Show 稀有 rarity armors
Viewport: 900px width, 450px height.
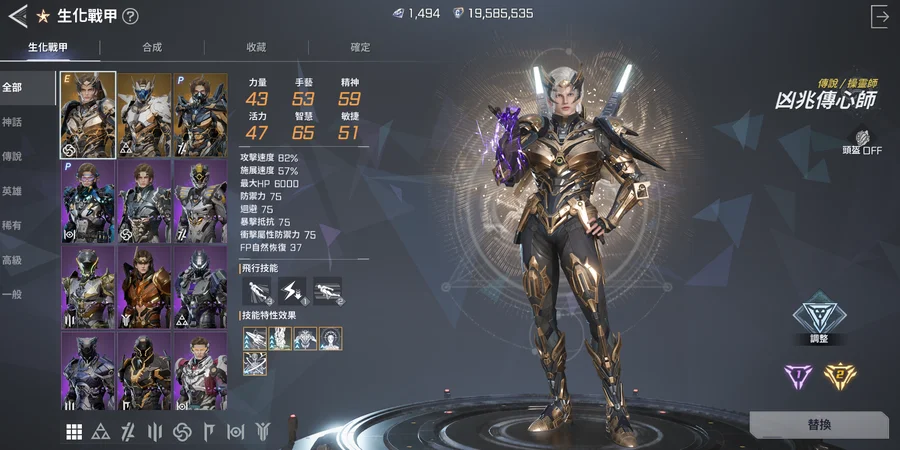coord(14,226)
